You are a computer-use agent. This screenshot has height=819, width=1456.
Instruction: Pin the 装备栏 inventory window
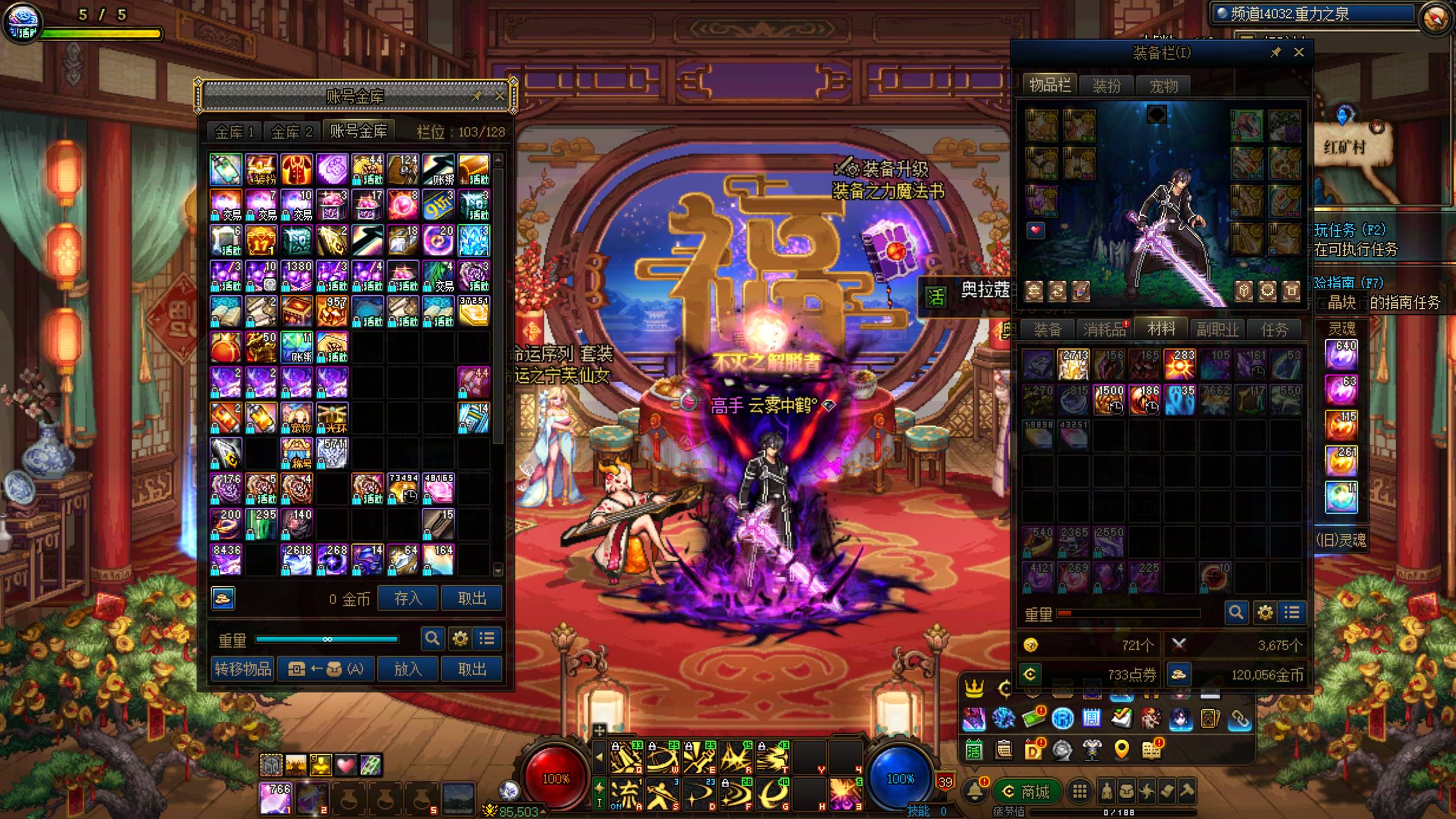click(1276, 53)
